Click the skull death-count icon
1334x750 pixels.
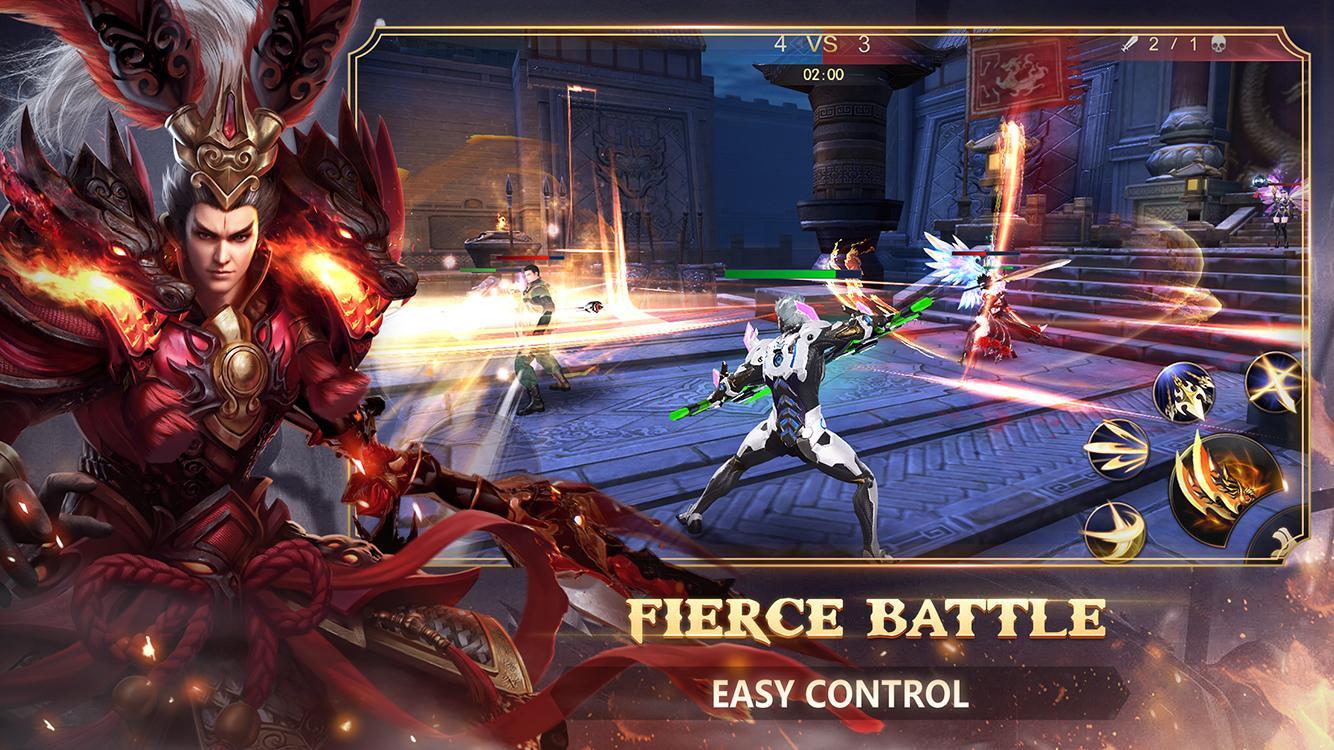tap(1219, 45)
